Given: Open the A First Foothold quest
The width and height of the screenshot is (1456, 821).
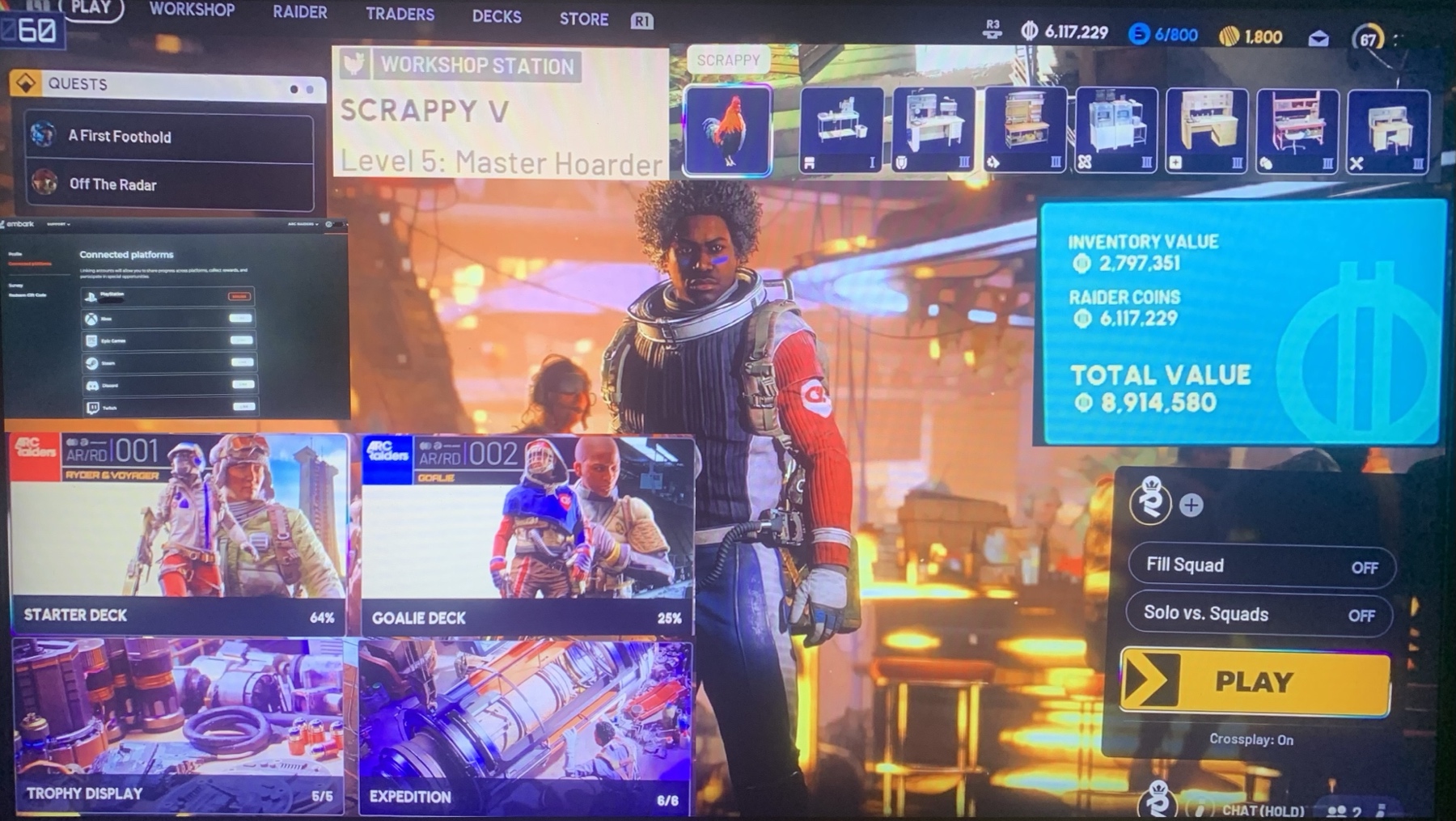Looking at the screenshot, I should click(x=168, y=137).
